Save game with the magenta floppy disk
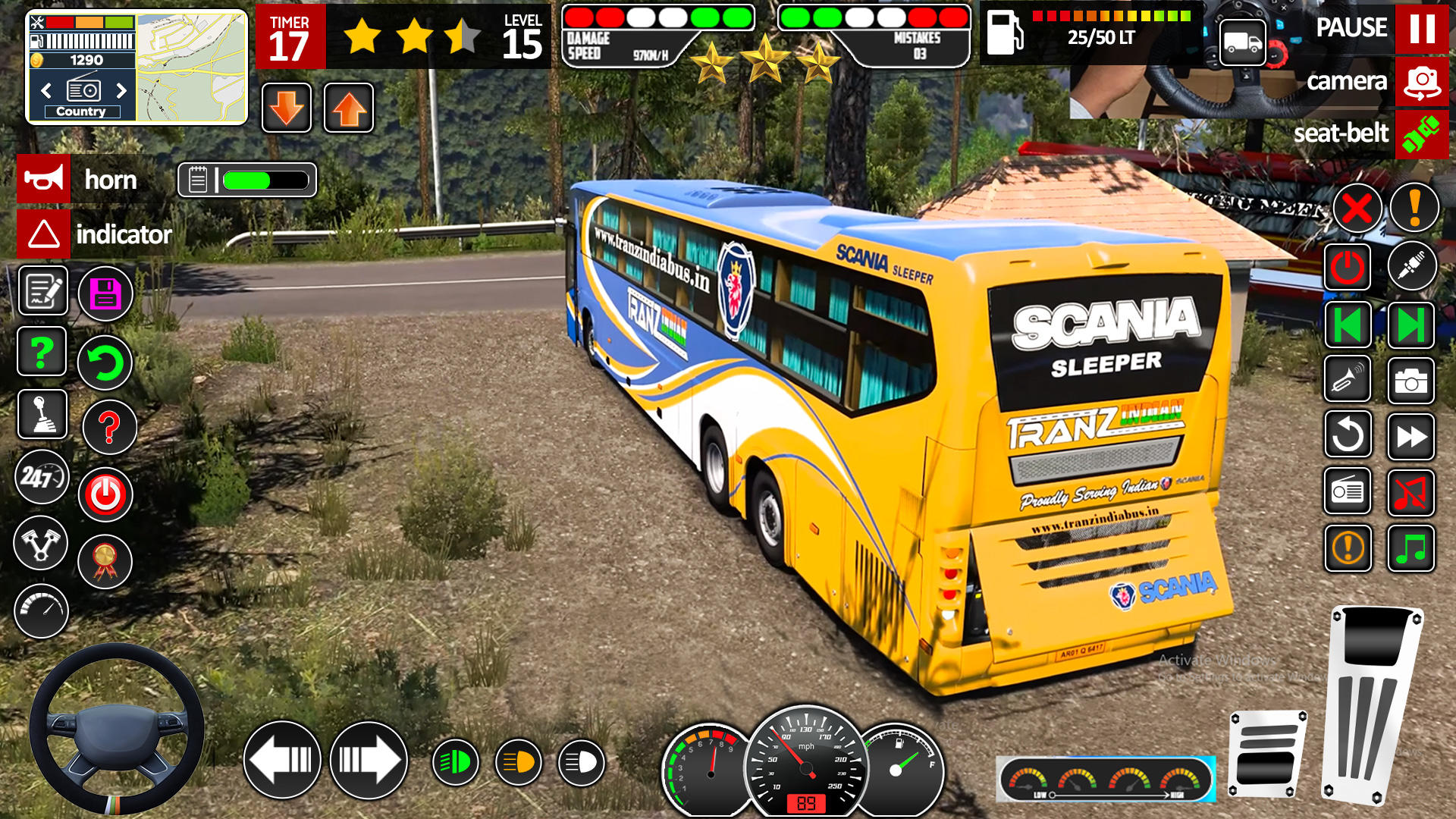This screenshot has height=819, width=1456. click(x=105, y=293)
